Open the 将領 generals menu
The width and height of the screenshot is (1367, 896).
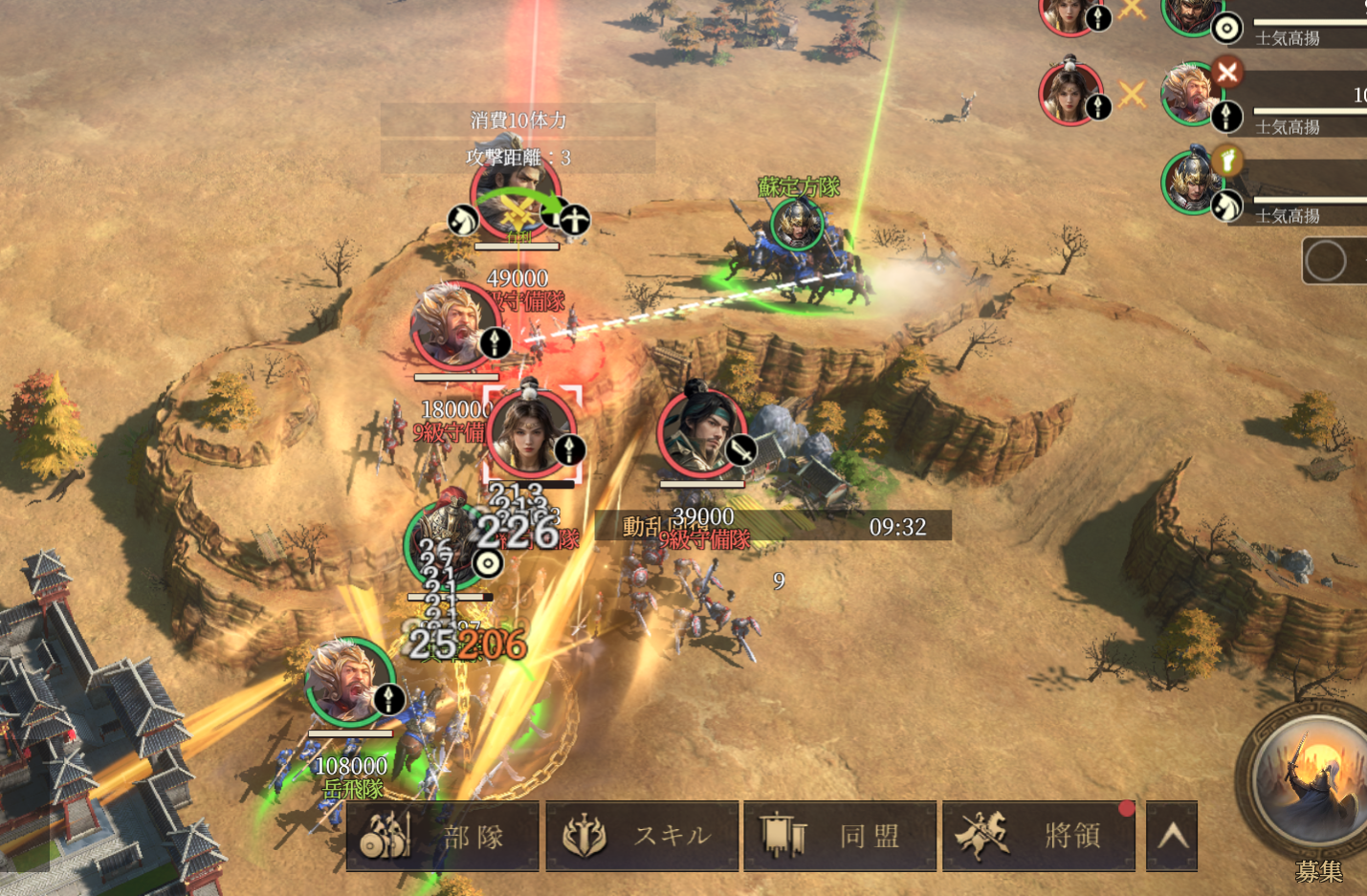(x=1039, y=837)
